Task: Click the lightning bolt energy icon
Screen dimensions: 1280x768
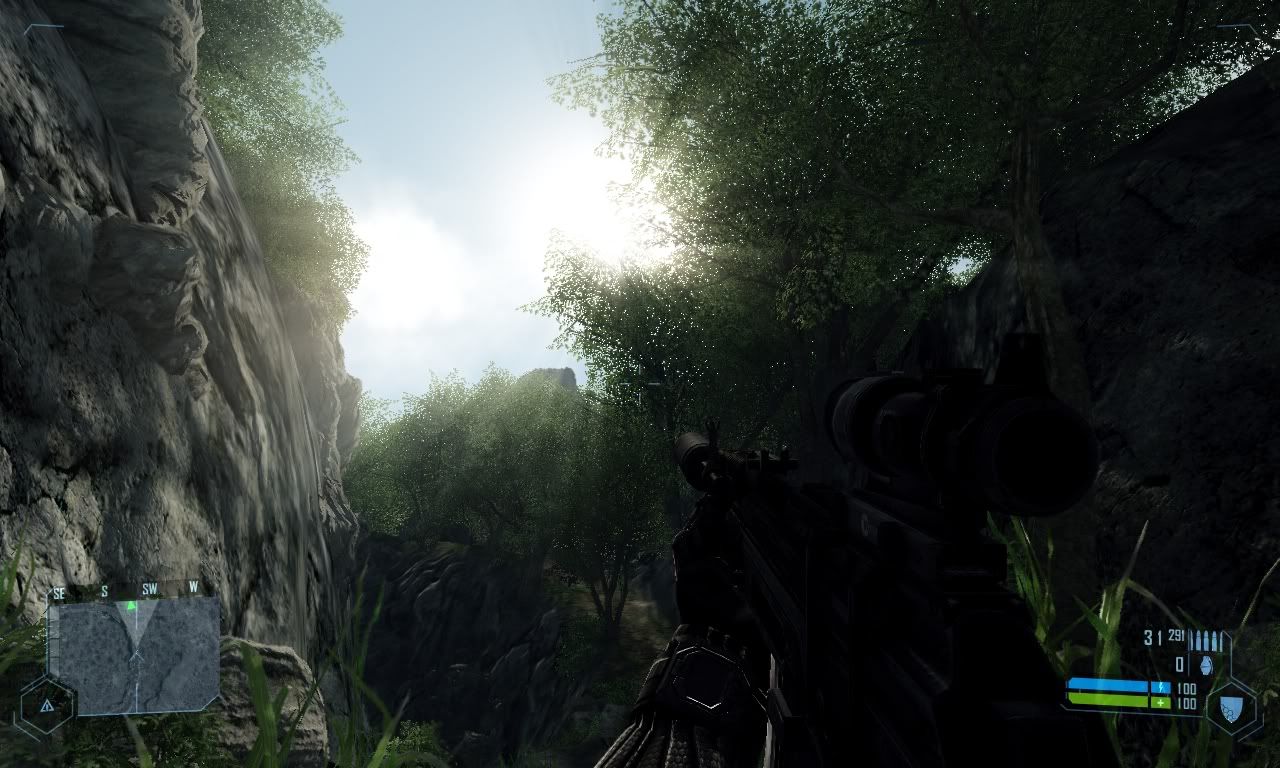Action: [1161, 686]
